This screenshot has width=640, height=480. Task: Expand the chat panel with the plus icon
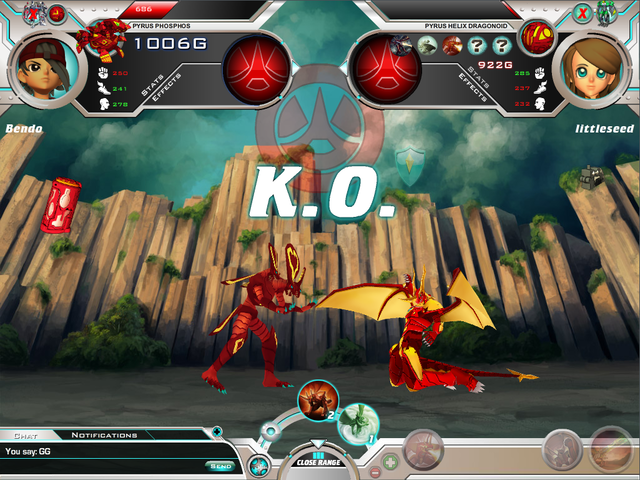[x=217, y=432]
